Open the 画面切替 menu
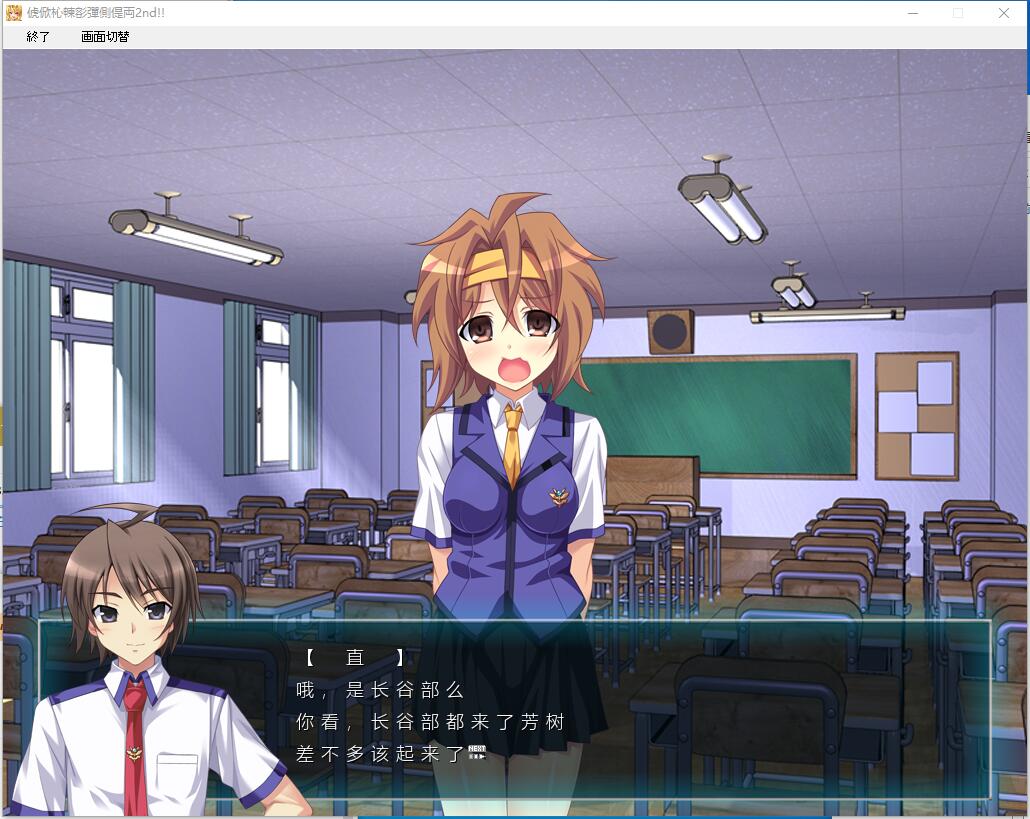 click(105, 37)
